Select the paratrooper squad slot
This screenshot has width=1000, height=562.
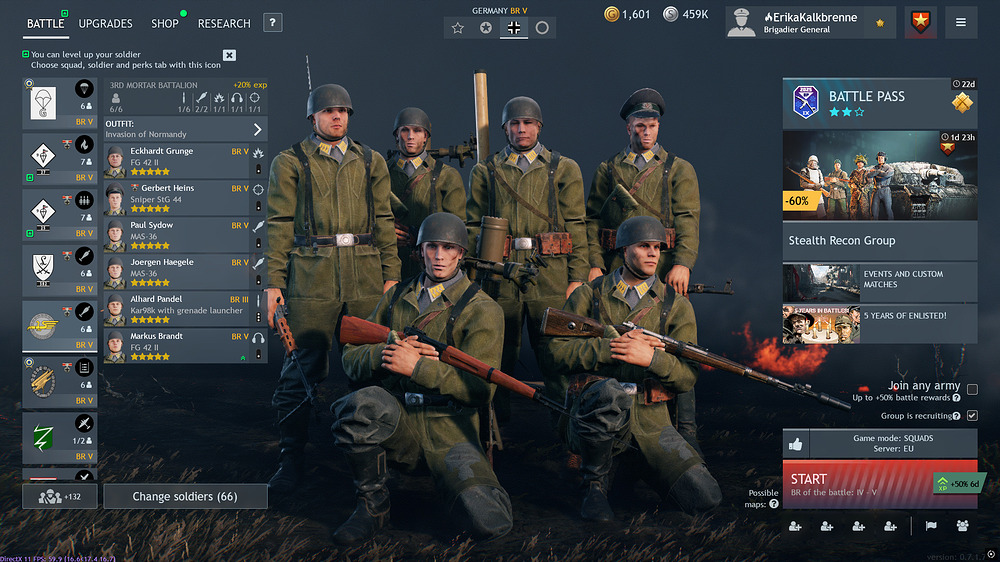click(x=59, y=102)
